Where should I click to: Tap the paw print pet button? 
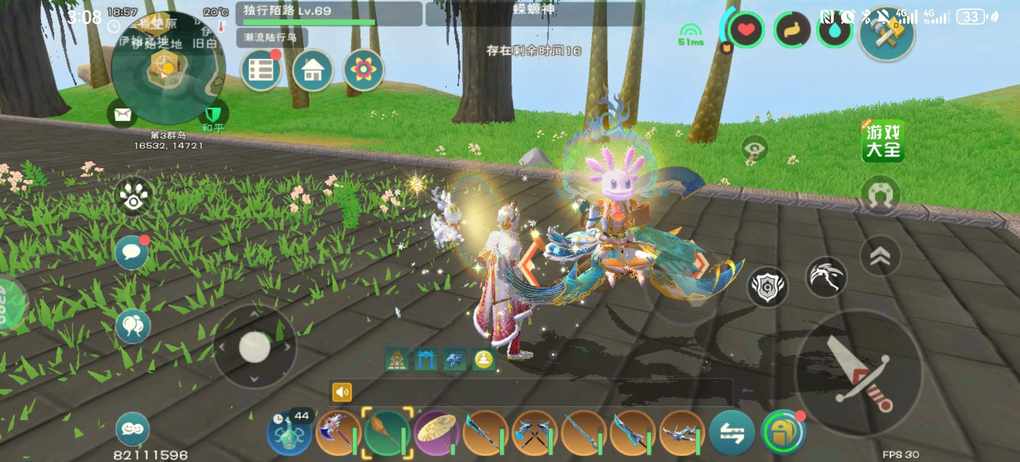[133, 196]
